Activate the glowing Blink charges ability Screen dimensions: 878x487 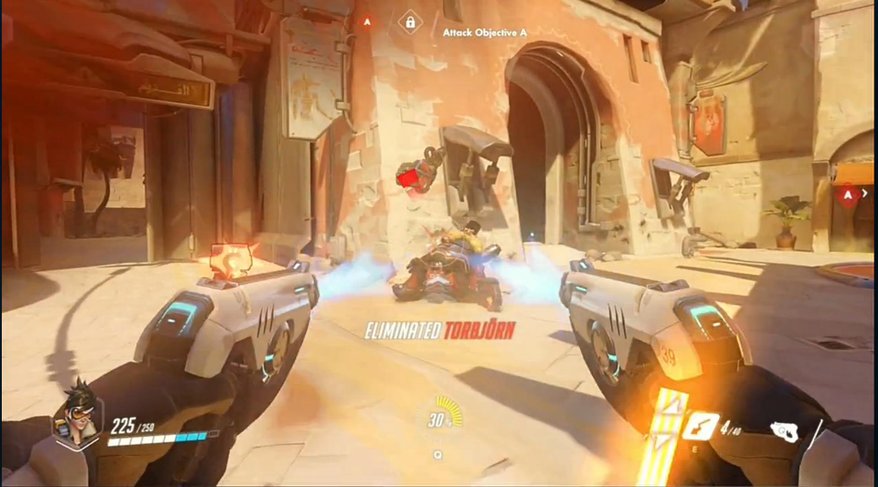click(x=667, y=432)
